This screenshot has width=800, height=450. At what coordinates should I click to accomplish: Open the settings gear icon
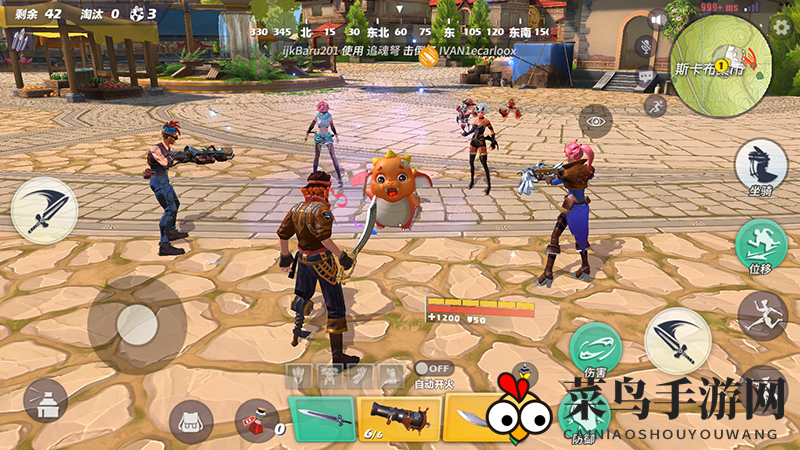click(x=781, y=26)
